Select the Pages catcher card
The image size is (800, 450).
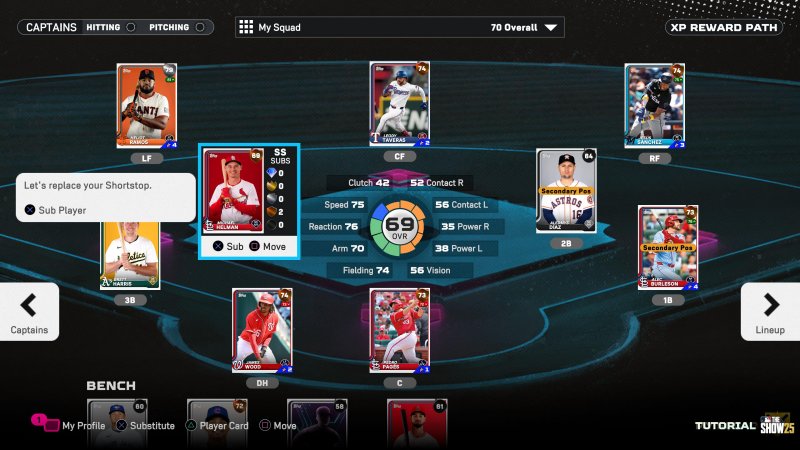[399, 330]
